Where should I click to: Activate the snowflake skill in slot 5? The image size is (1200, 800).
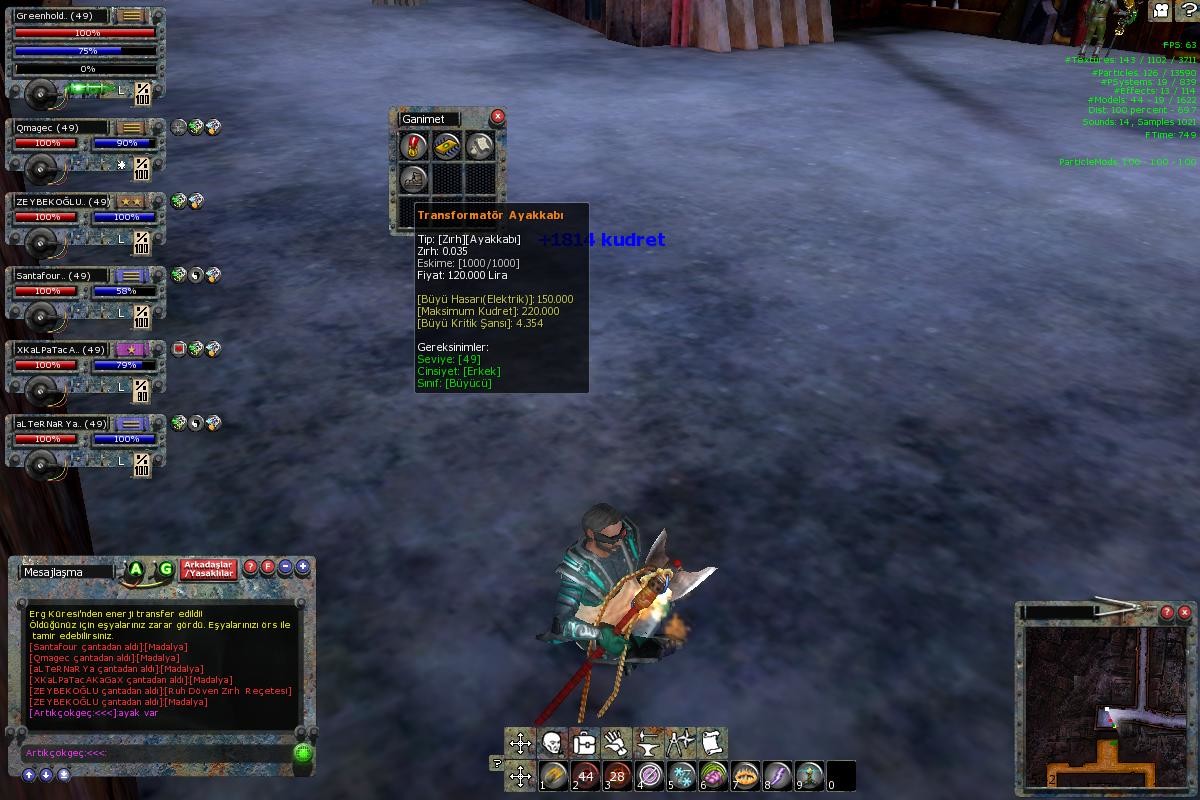pos(682,775)
